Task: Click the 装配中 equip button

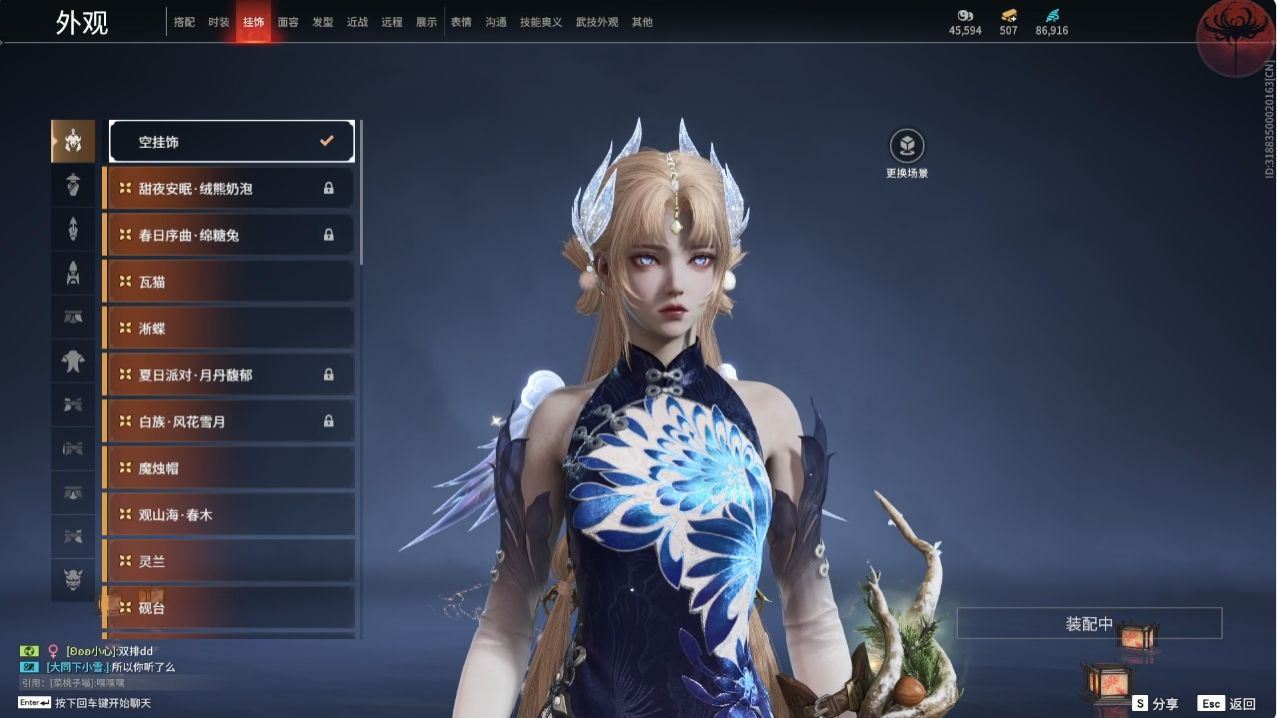Action: pyautogui.click(x=1089, y=624)
